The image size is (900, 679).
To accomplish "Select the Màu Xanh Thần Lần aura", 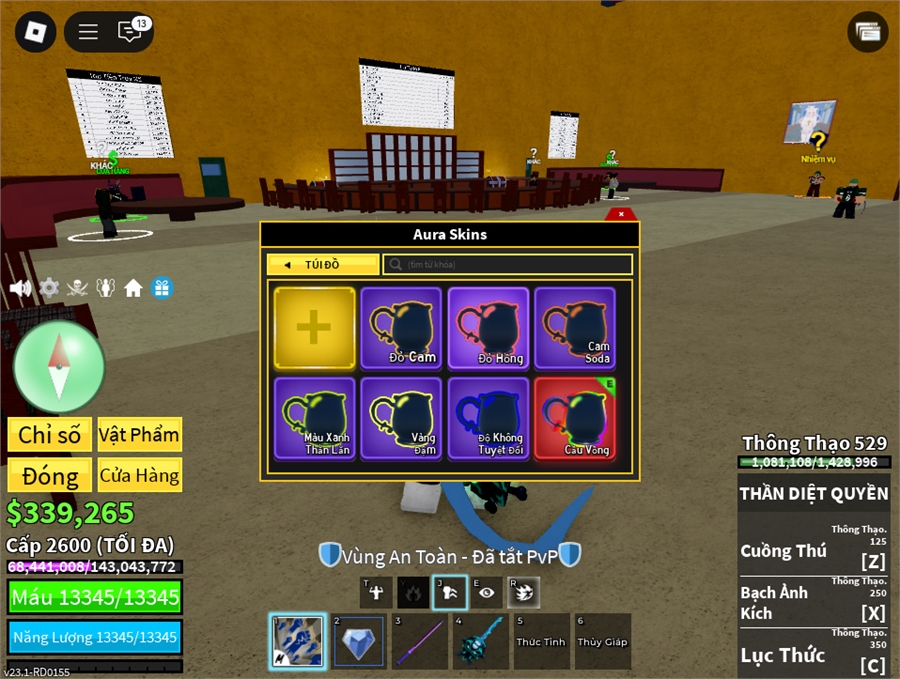I will [x=314, y=417].
